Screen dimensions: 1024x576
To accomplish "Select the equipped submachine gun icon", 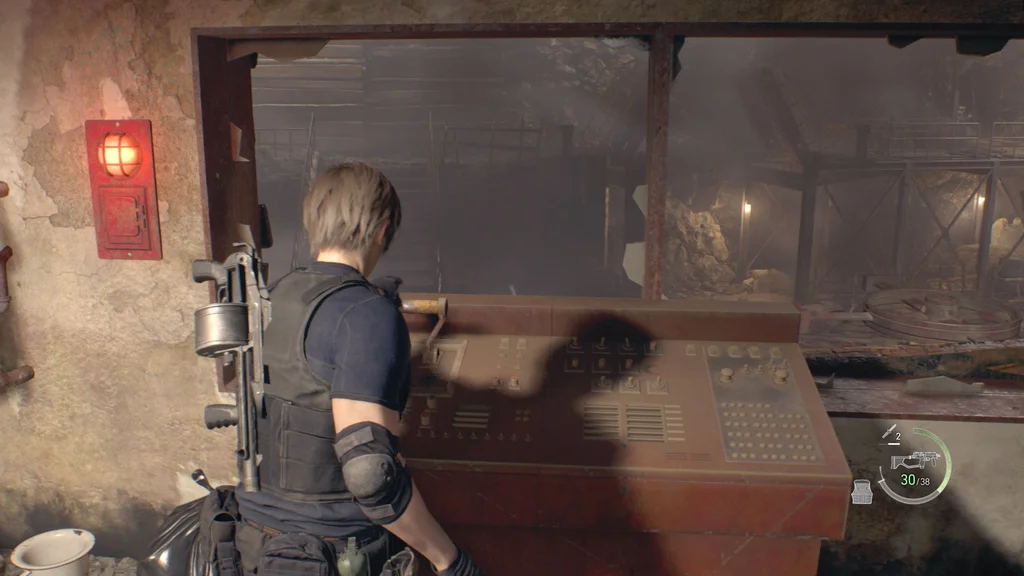I will pyautogui.click(x=919, y=459).
